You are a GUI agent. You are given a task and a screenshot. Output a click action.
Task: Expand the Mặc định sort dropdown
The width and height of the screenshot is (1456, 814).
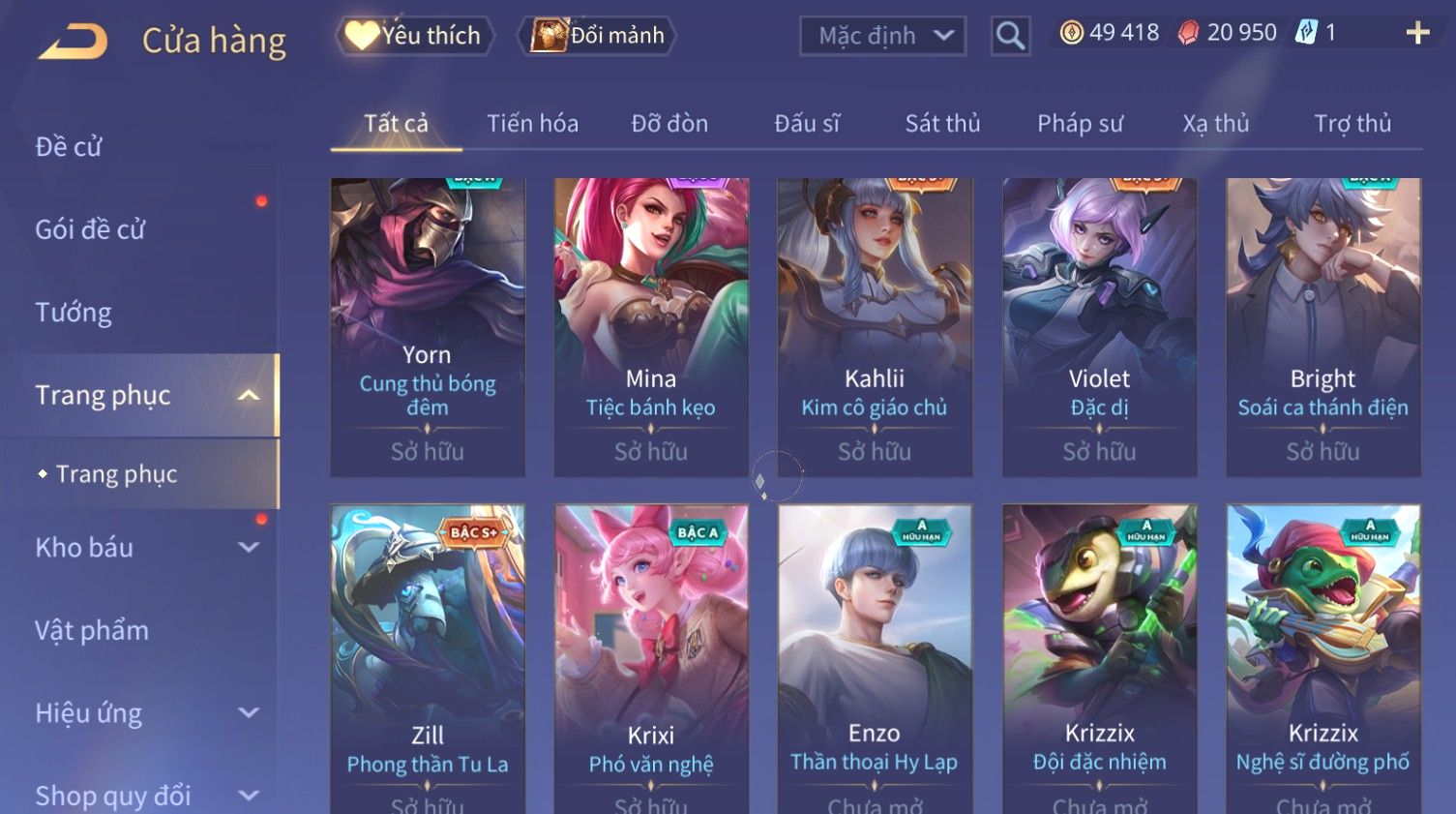[x=882, y=37]
